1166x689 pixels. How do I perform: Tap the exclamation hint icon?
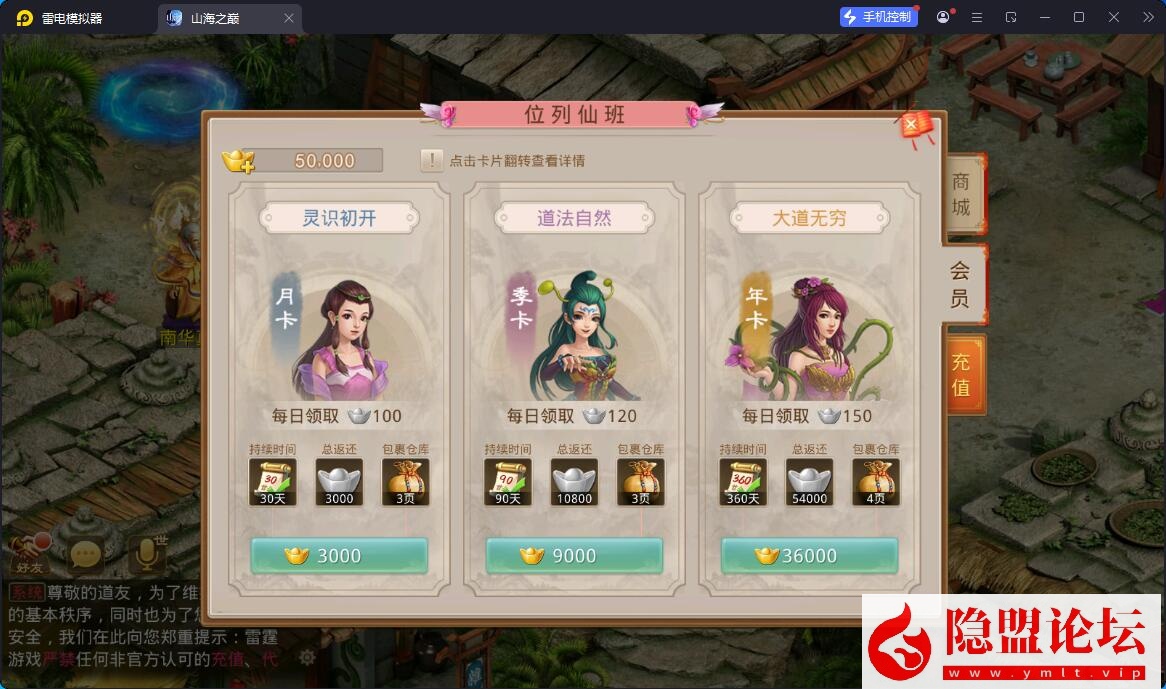tap(432, 160)
